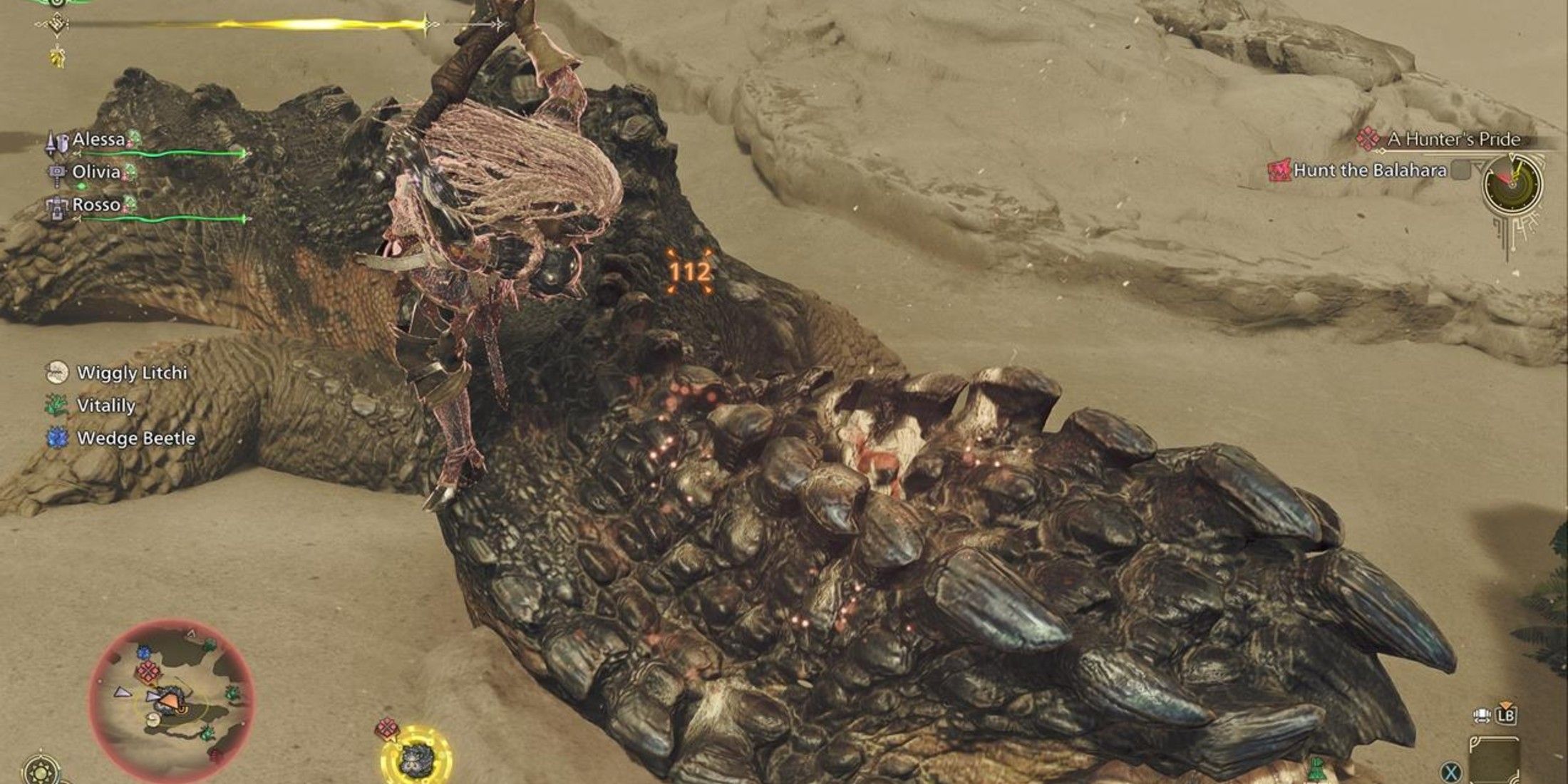Activate the LB shoulder button prompt
Screen dimensions: 1568x784
coord(1506,718)
